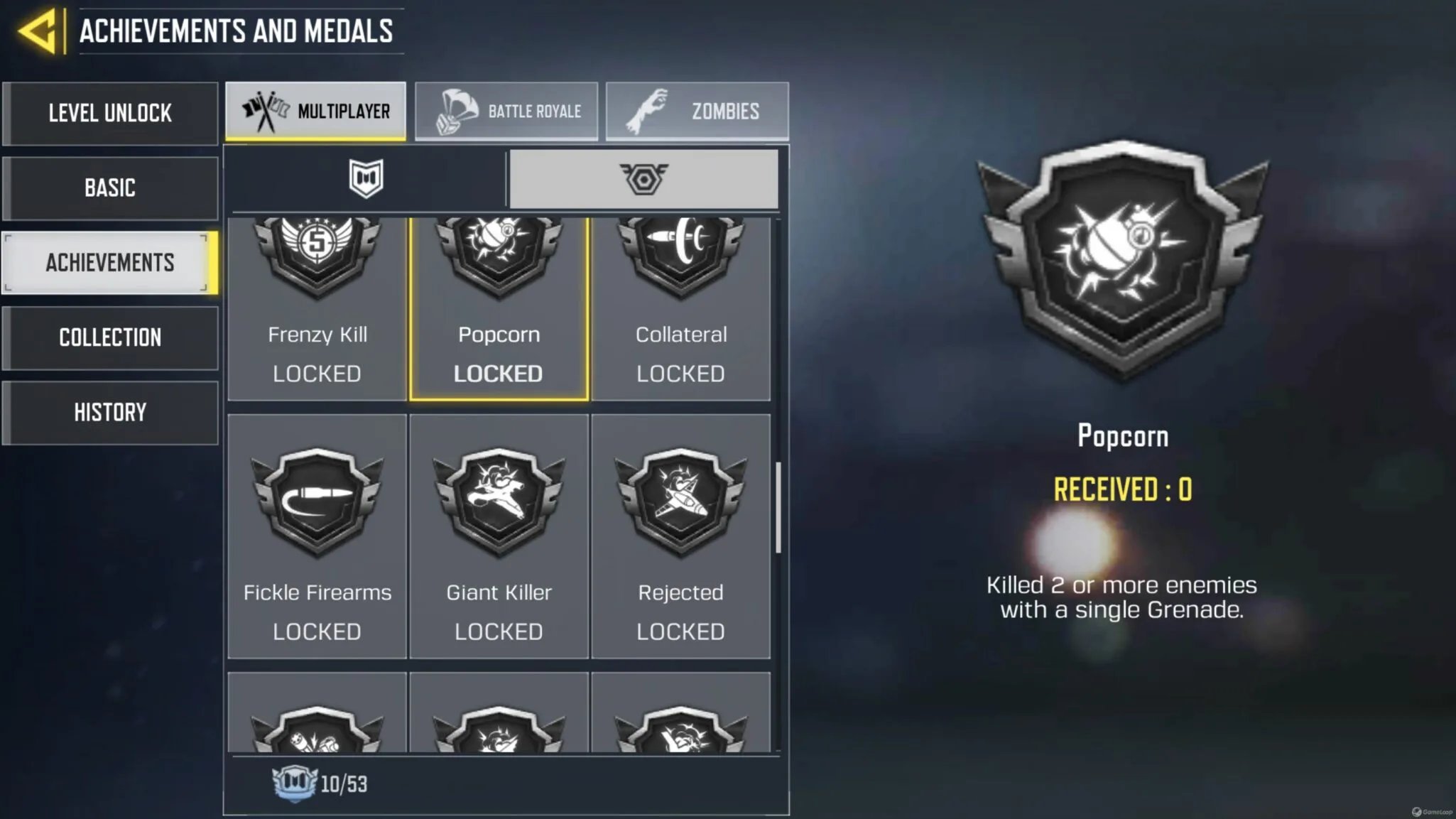Image resolution: width=1456 pixels, height=819 pixels.
Task: Select the Rejected medal tile
Action: (681, 536)
